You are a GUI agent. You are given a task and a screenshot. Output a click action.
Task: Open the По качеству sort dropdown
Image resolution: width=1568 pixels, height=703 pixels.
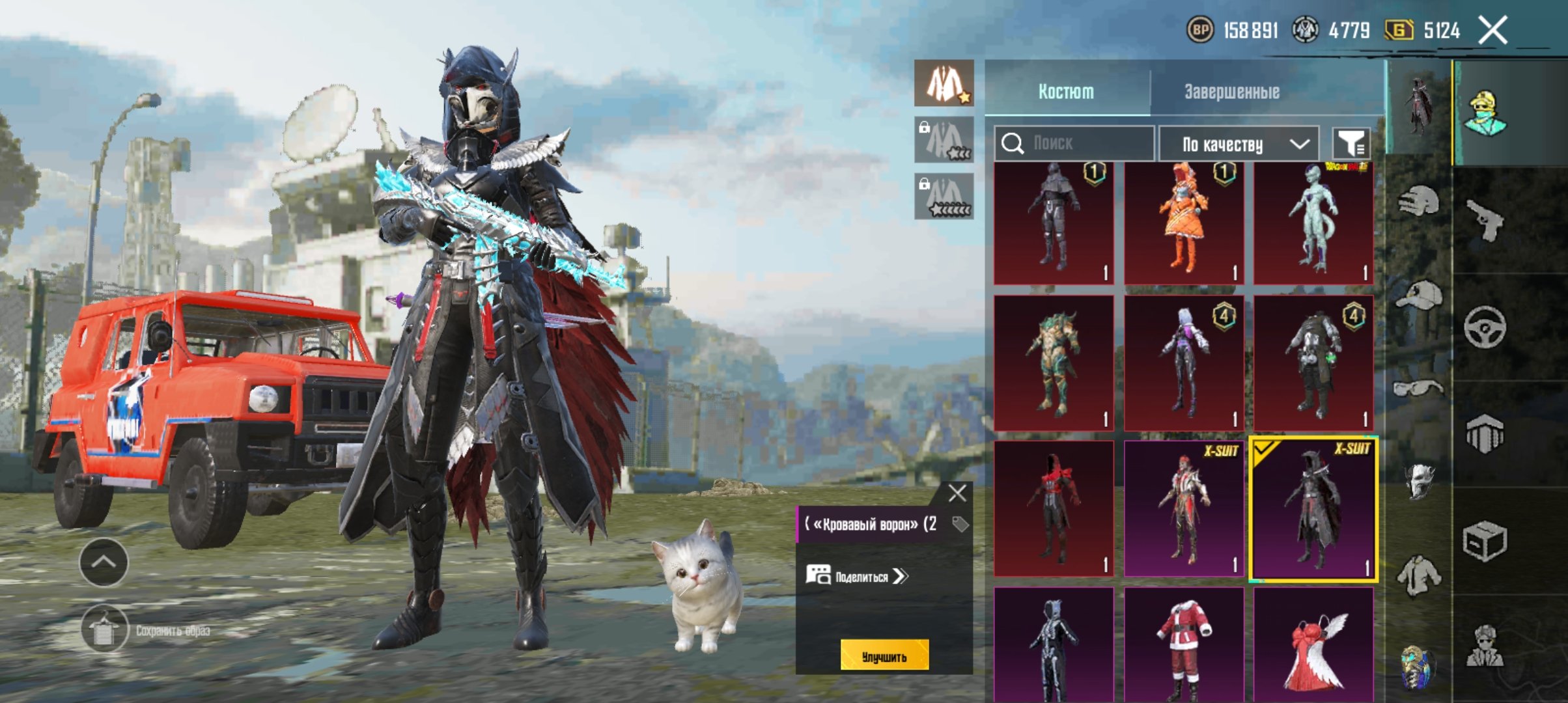(1239, 144)
